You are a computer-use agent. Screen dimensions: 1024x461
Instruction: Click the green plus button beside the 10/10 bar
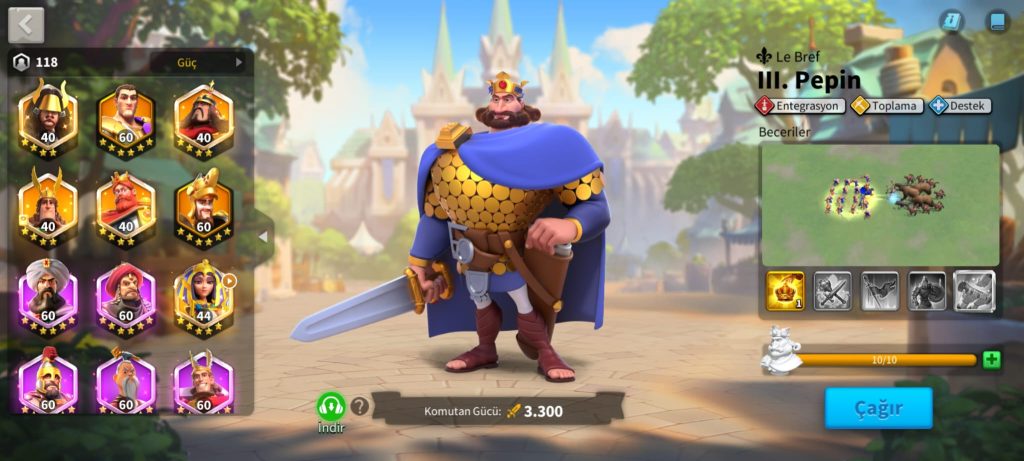(x=991, y=360)
